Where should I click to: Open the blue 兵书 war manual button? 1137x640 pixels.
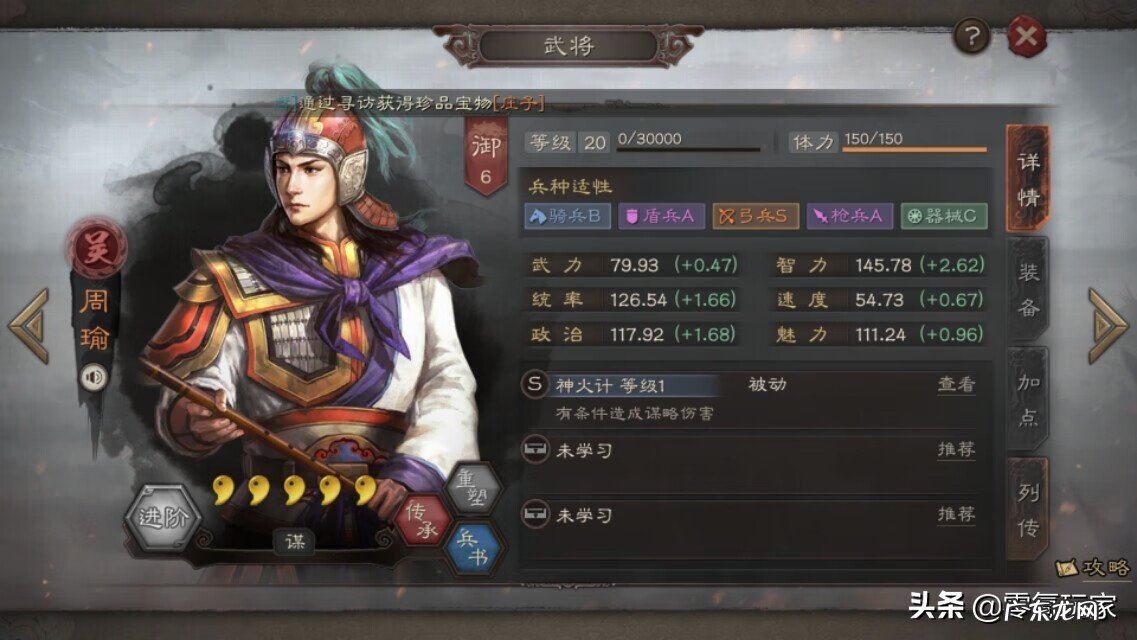472,547
